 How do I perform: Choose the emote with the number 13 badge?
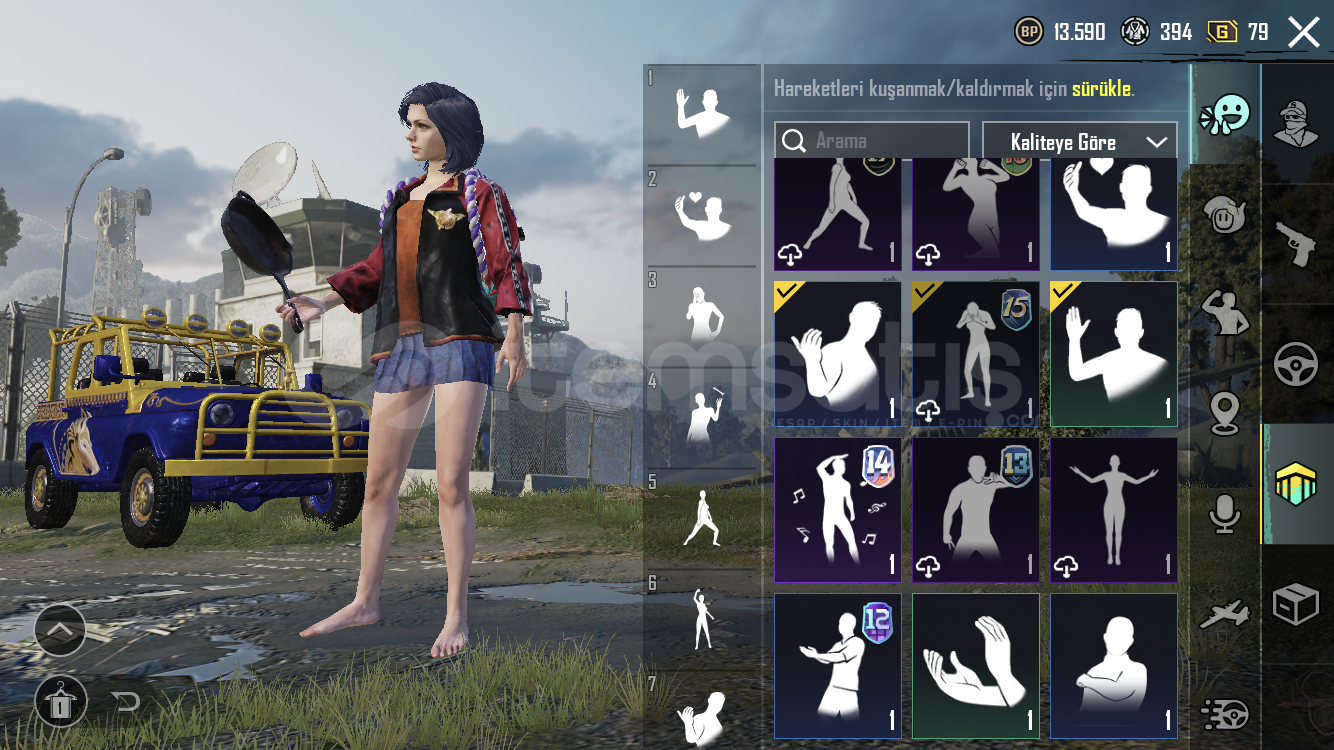(x=975, y=510)
